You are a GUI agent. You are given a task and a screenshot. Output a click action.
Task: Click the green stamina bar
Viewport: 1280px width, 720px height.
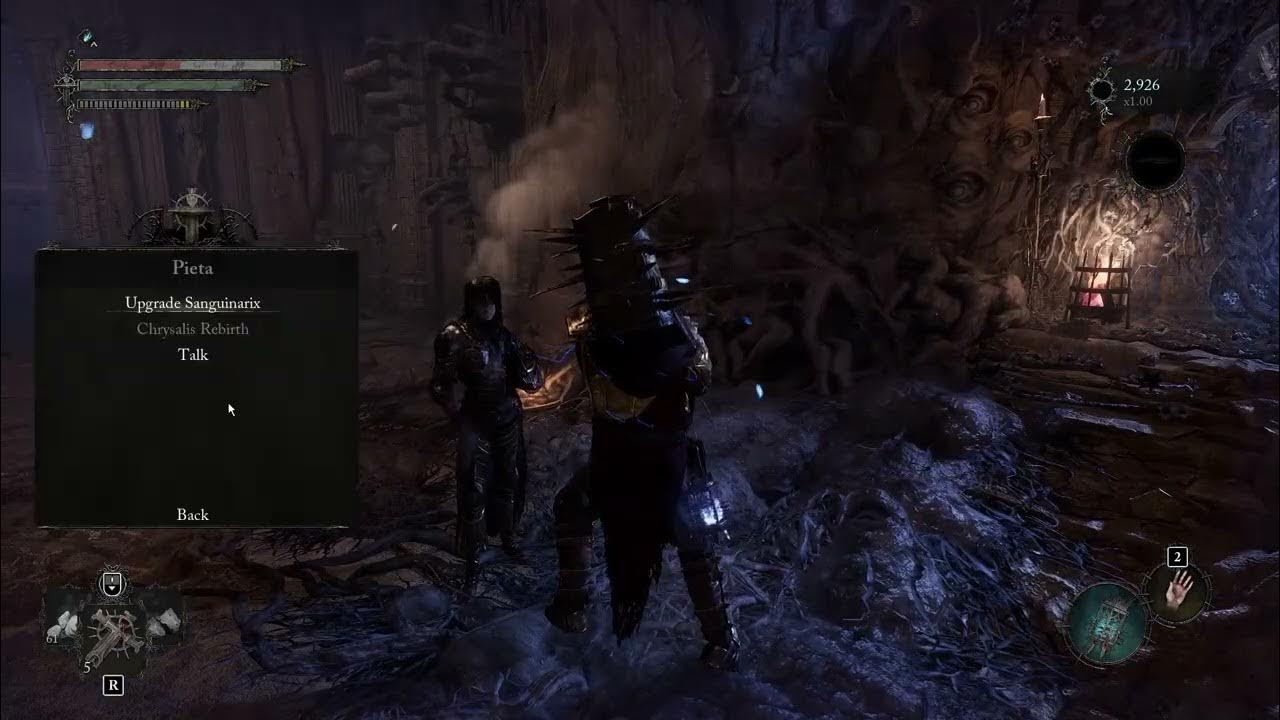(x=155, y=86)
